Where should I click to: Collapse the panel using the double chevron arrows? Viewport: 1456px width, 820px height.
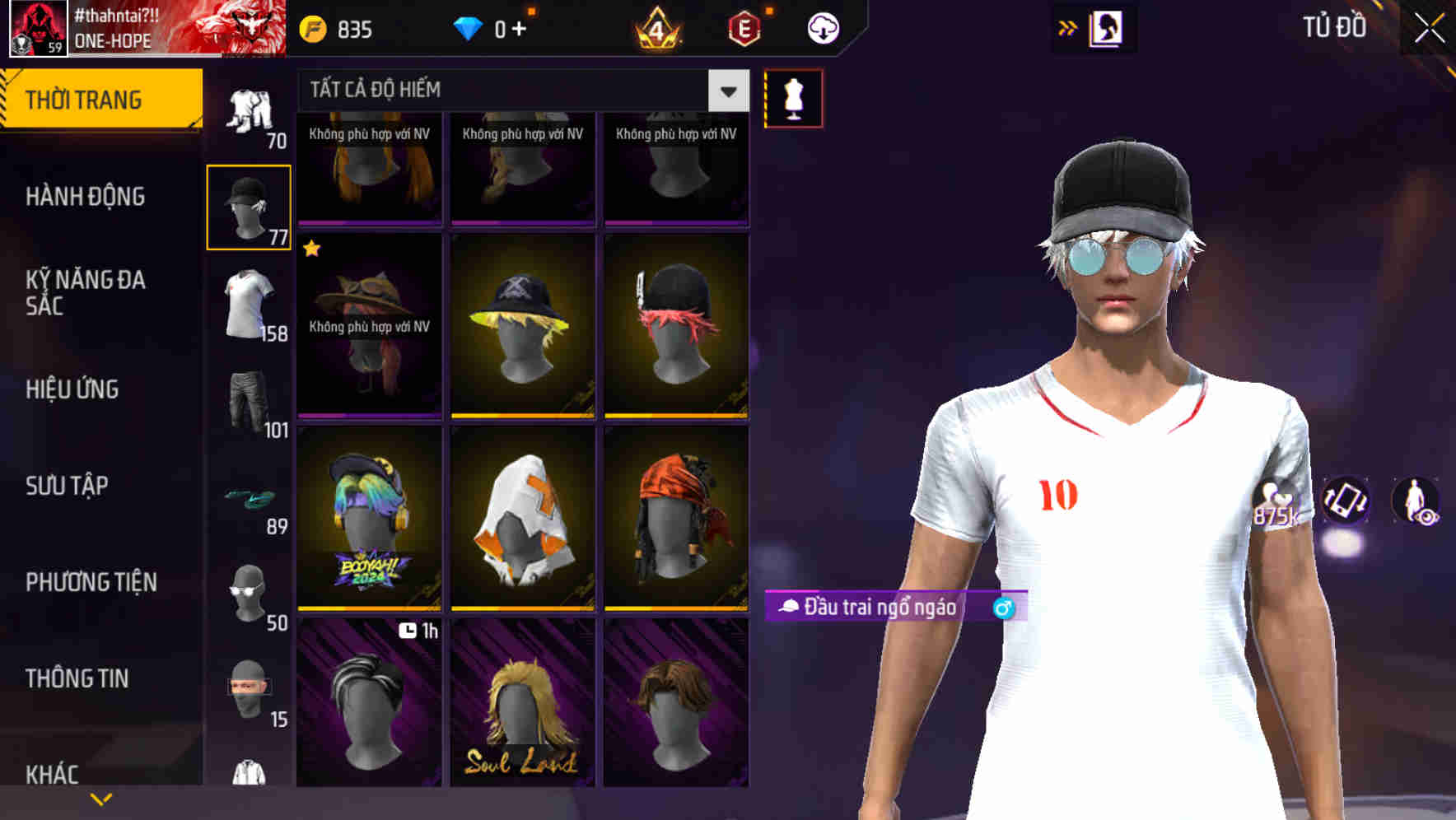[x=1066, y=27]
